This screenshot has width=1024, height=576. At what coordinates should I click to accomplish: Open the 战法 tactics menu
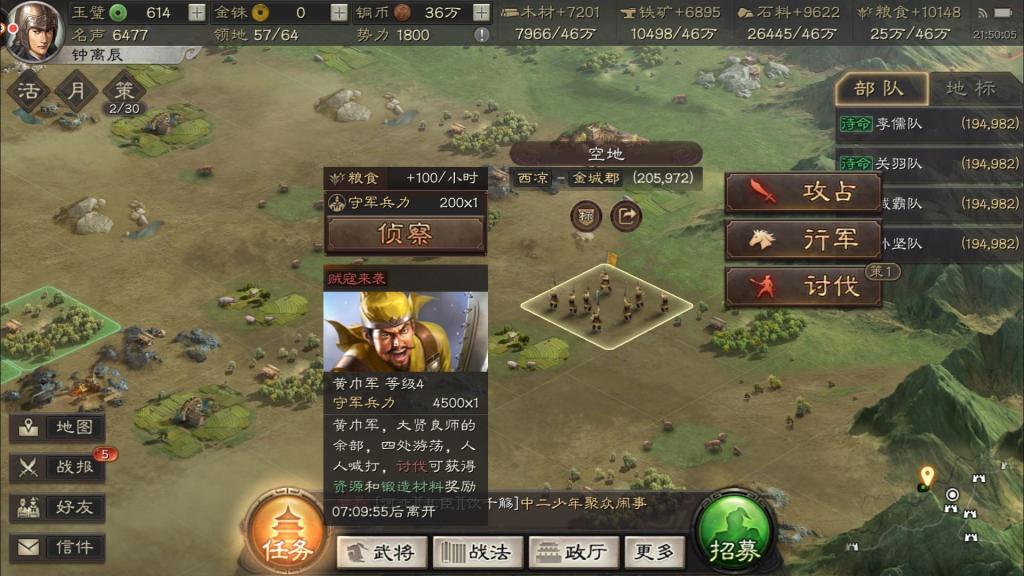click(477, 551)
